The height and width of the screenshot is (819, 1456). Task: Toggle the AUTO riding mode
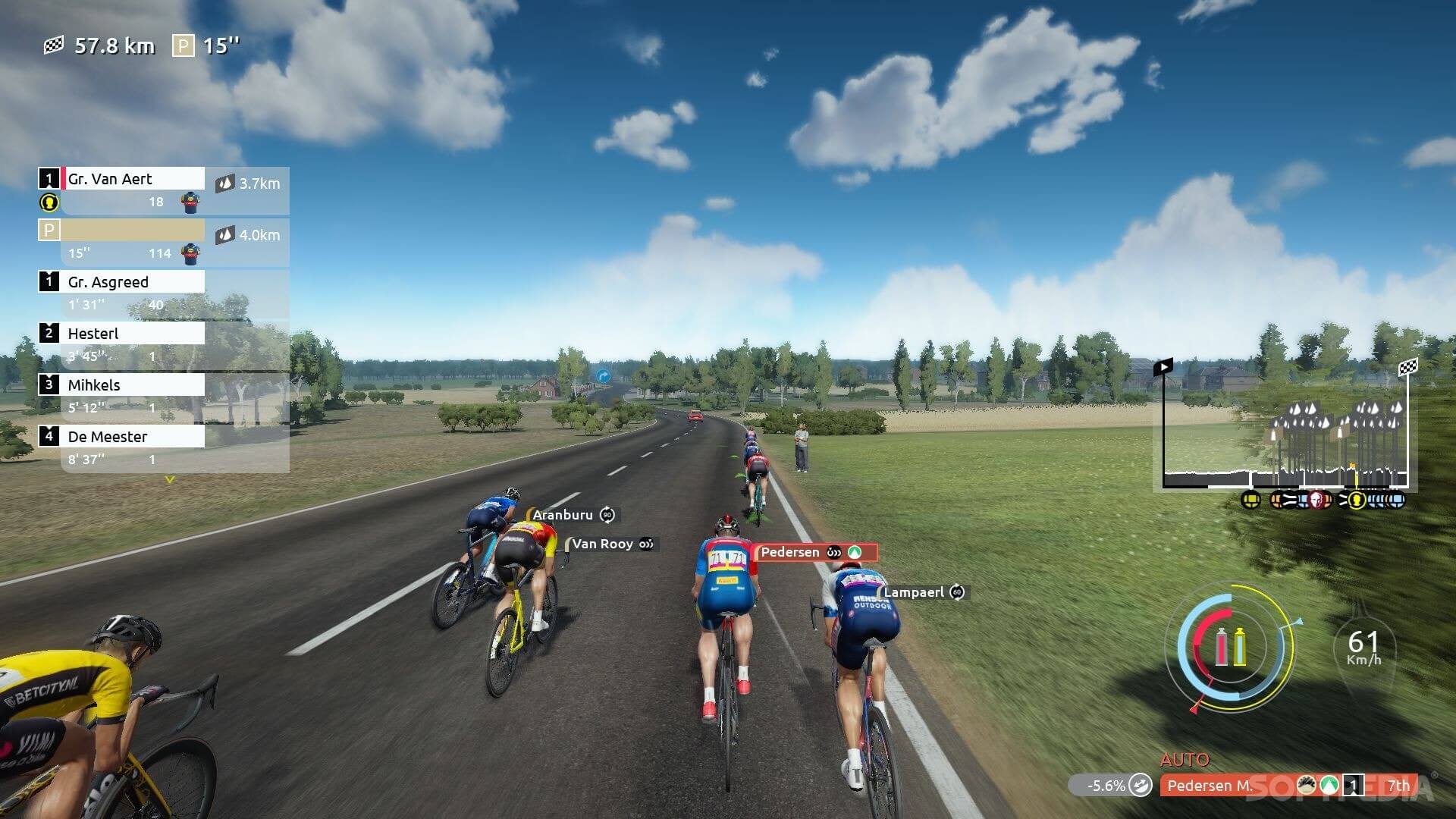[x=1185, y=760]
